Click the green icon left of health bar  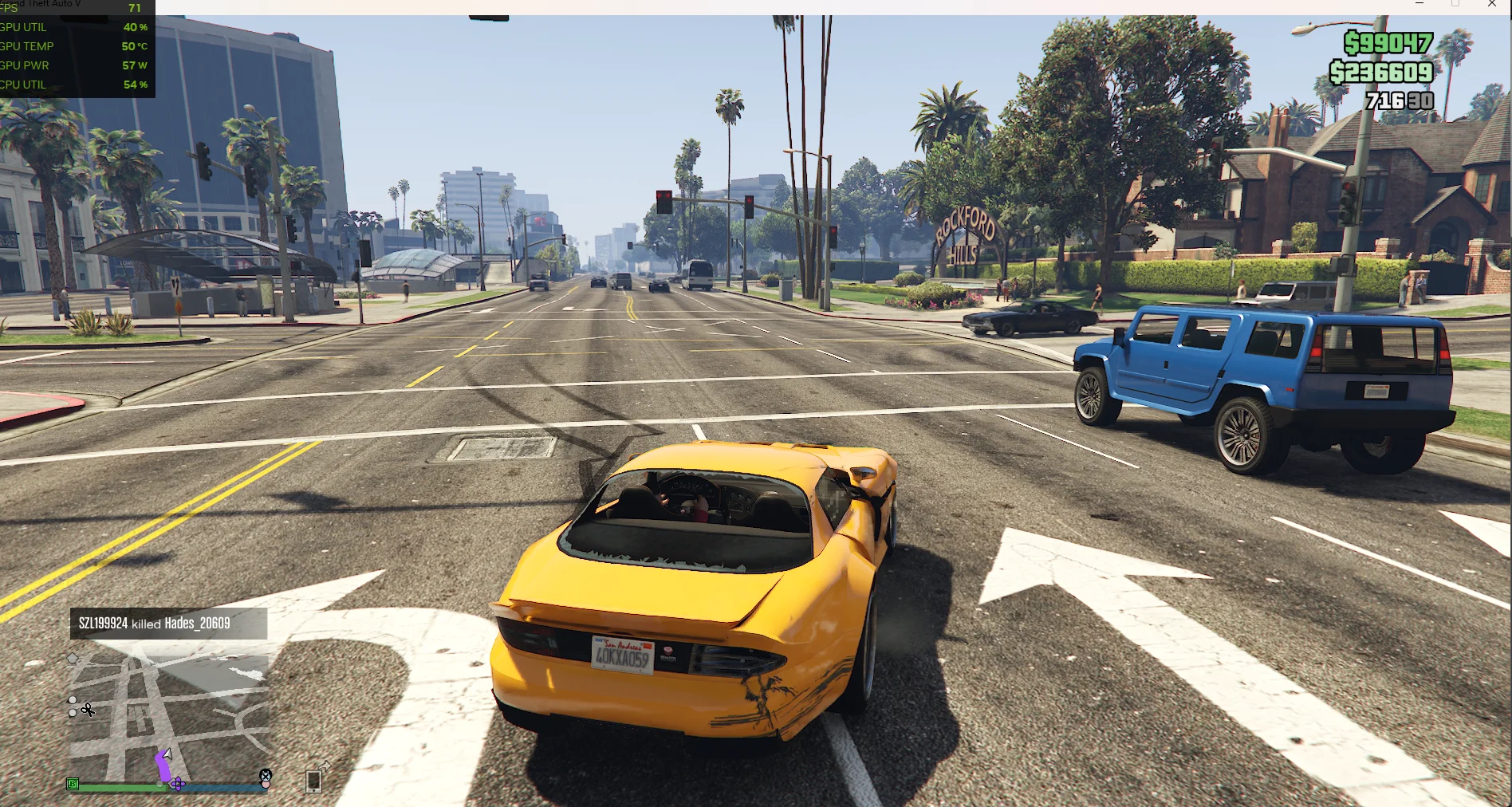[x=73, y=785]
